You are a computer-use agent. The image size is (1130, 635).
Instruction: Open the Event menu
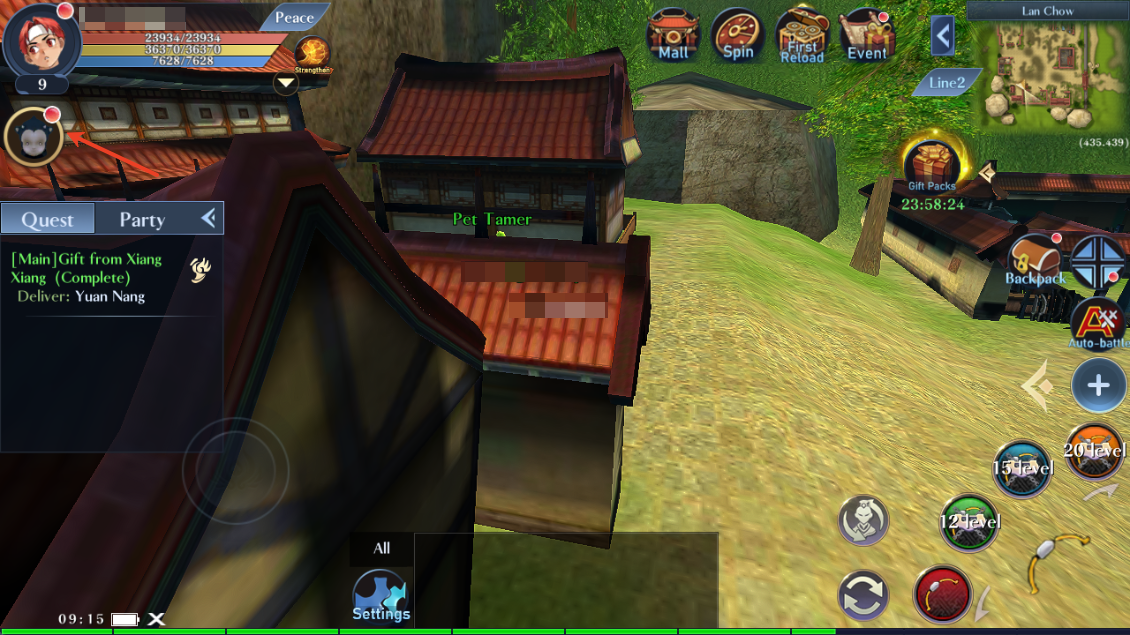pyautogui.click(x=867, y=37)
